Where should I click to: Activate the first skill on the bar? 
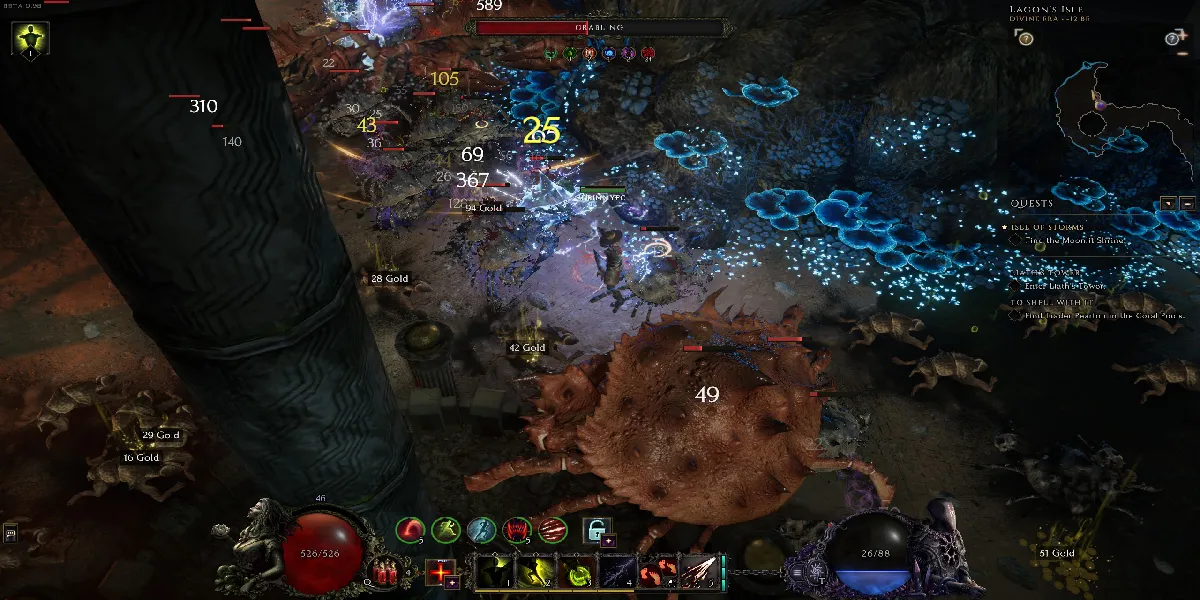(492, 573)
